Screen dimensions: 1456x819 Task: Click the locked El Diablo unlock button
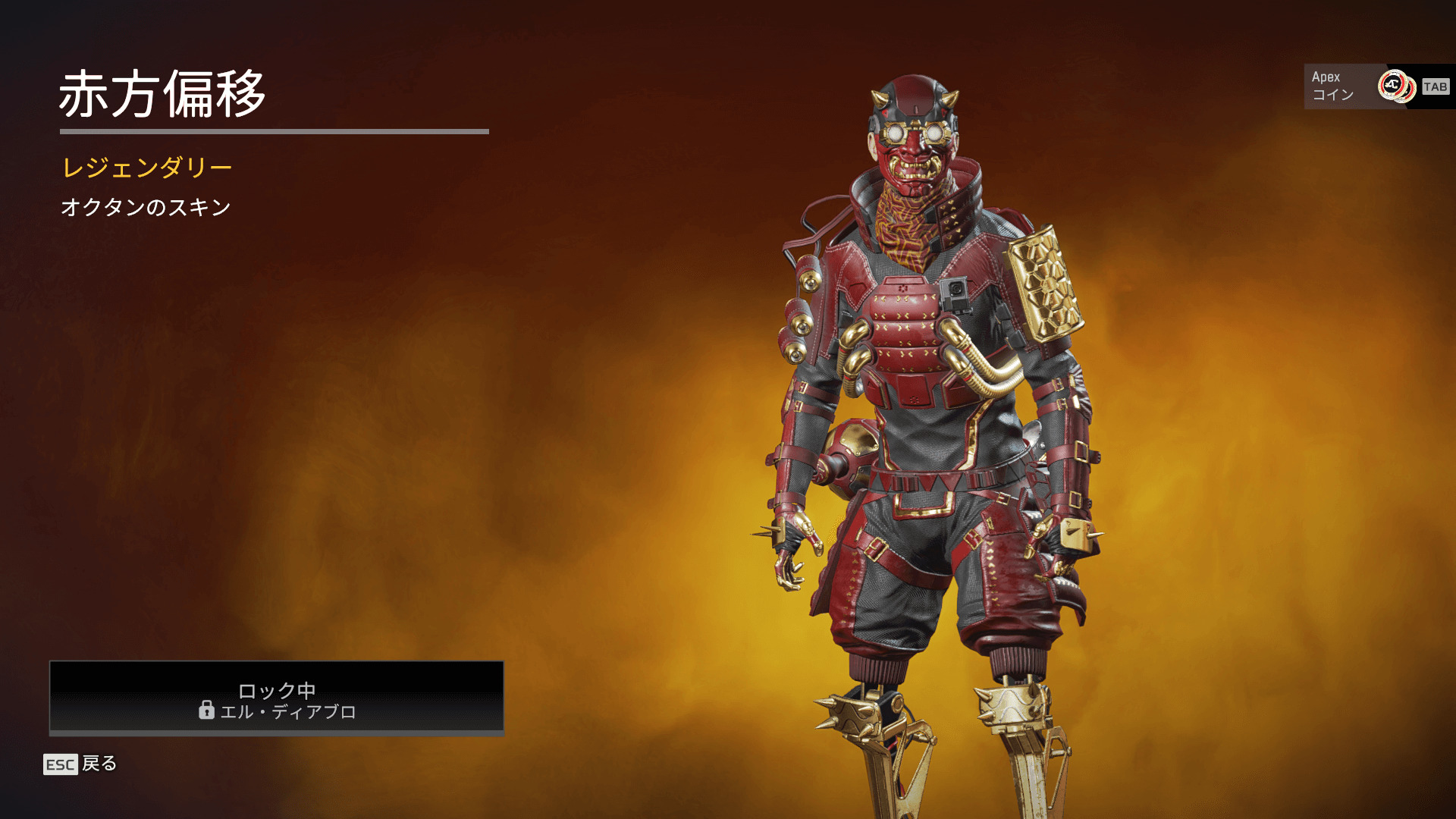coord(277,698)
